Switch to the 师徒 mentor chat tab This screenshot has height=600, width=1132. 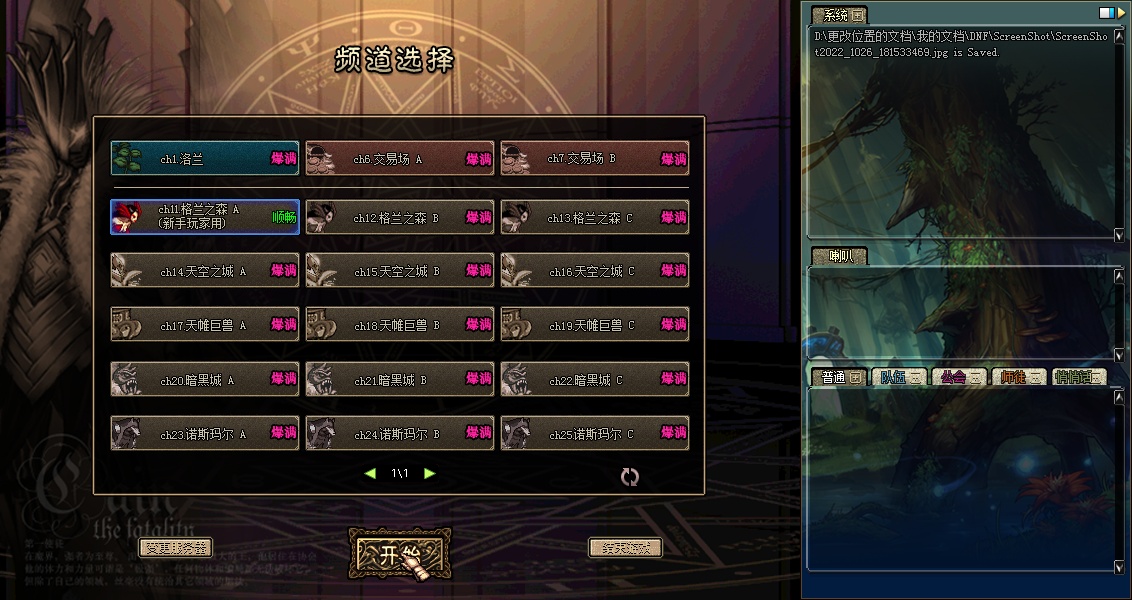1017,377
